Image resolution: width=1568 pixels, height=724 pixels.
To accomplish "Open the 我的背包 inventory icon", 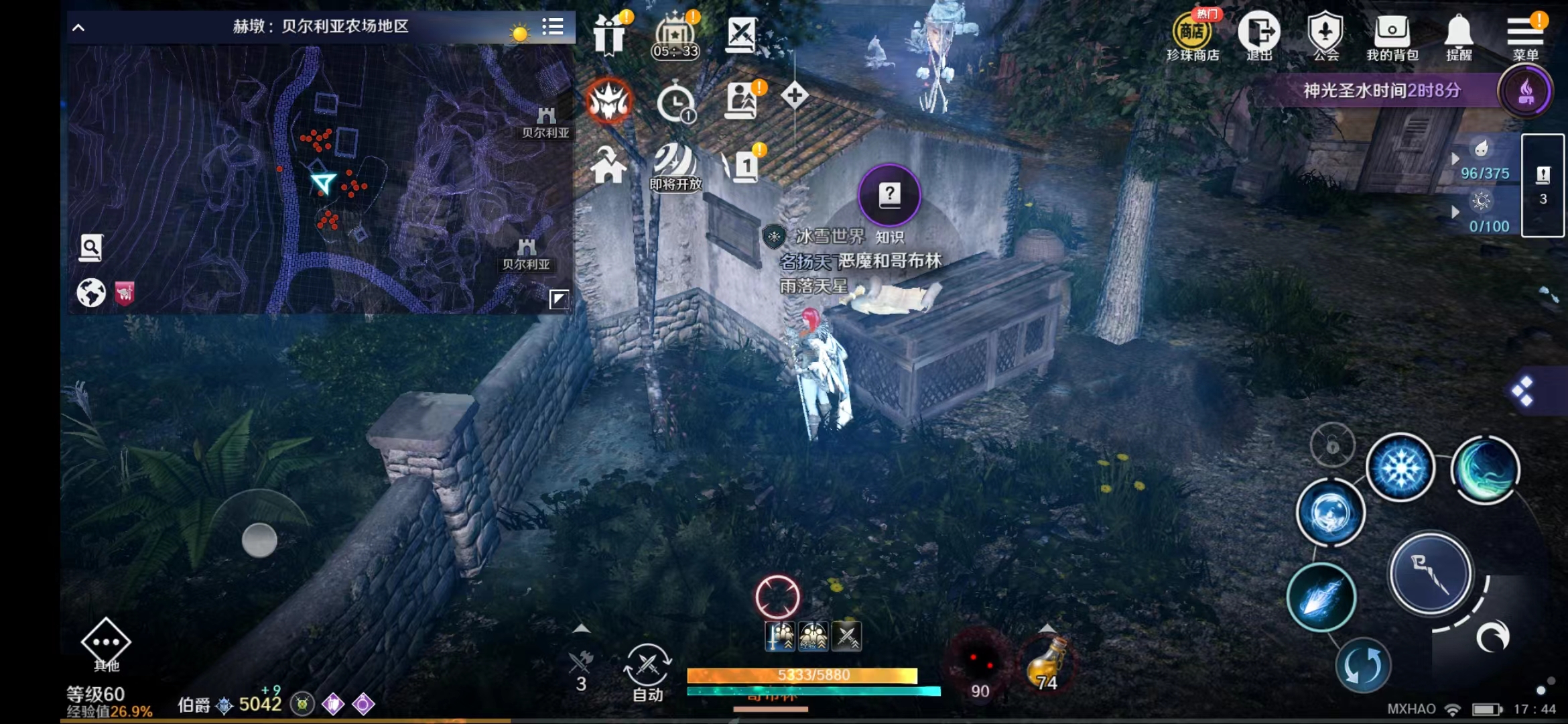I will coord(1392,30).
